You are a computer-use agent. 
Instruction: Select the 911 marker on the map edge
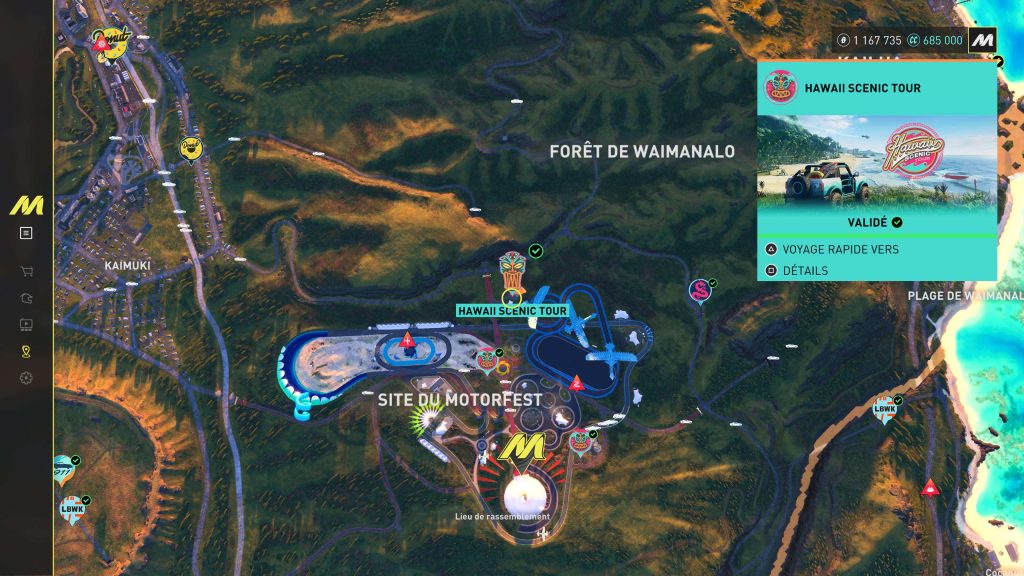tap(62, 468)
